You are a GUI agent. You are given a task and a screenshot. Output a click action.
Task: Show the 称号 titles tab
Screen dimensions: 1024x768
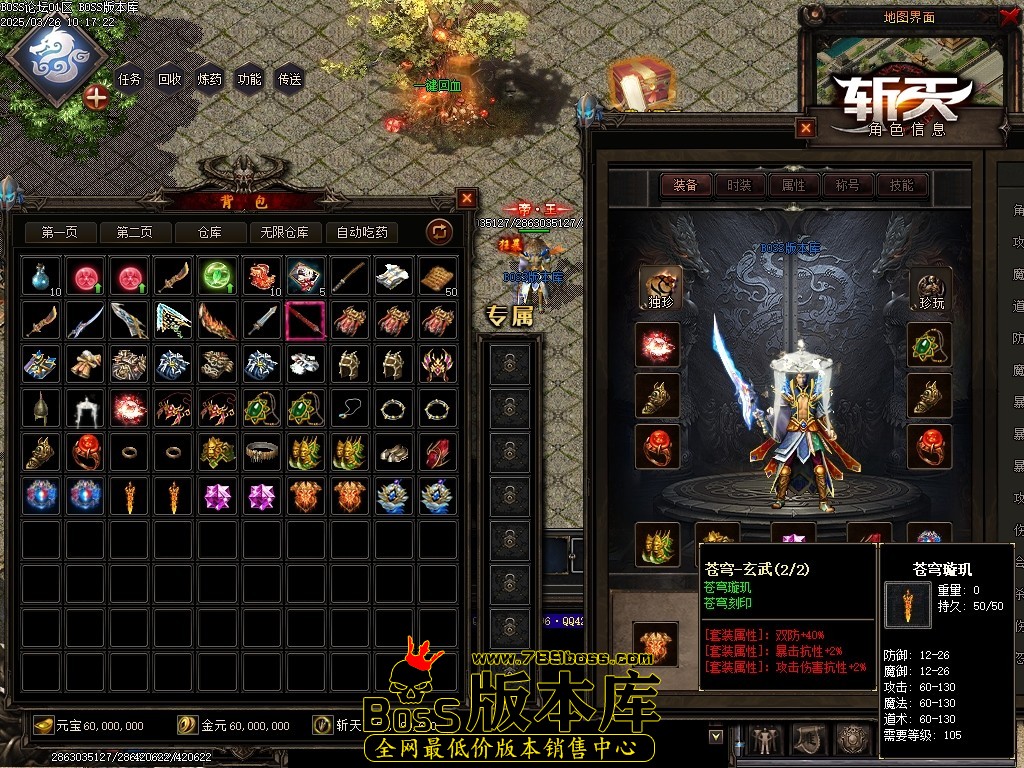pos(847,185)
